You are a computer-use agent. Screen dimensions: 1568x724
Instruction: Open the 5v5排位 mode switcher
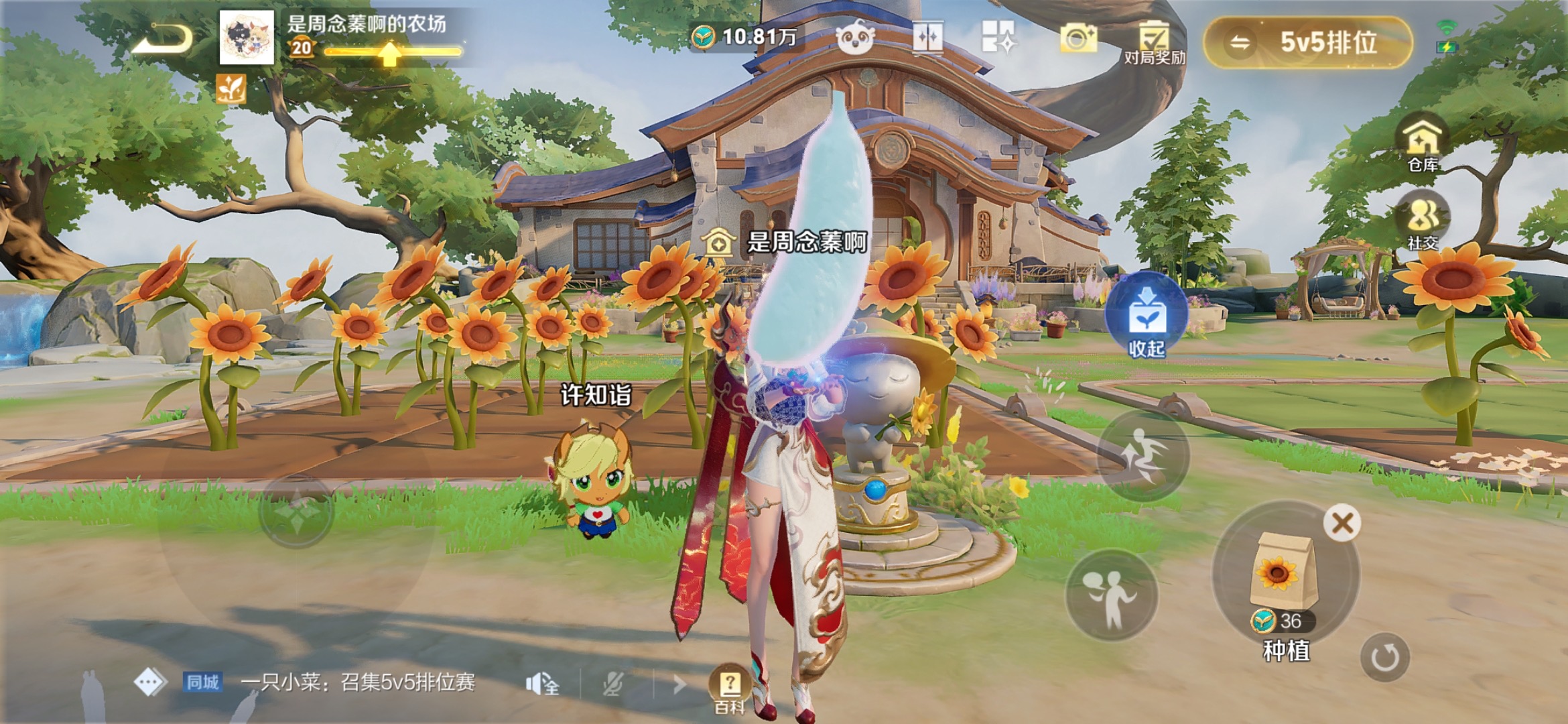click(1307, 43)
